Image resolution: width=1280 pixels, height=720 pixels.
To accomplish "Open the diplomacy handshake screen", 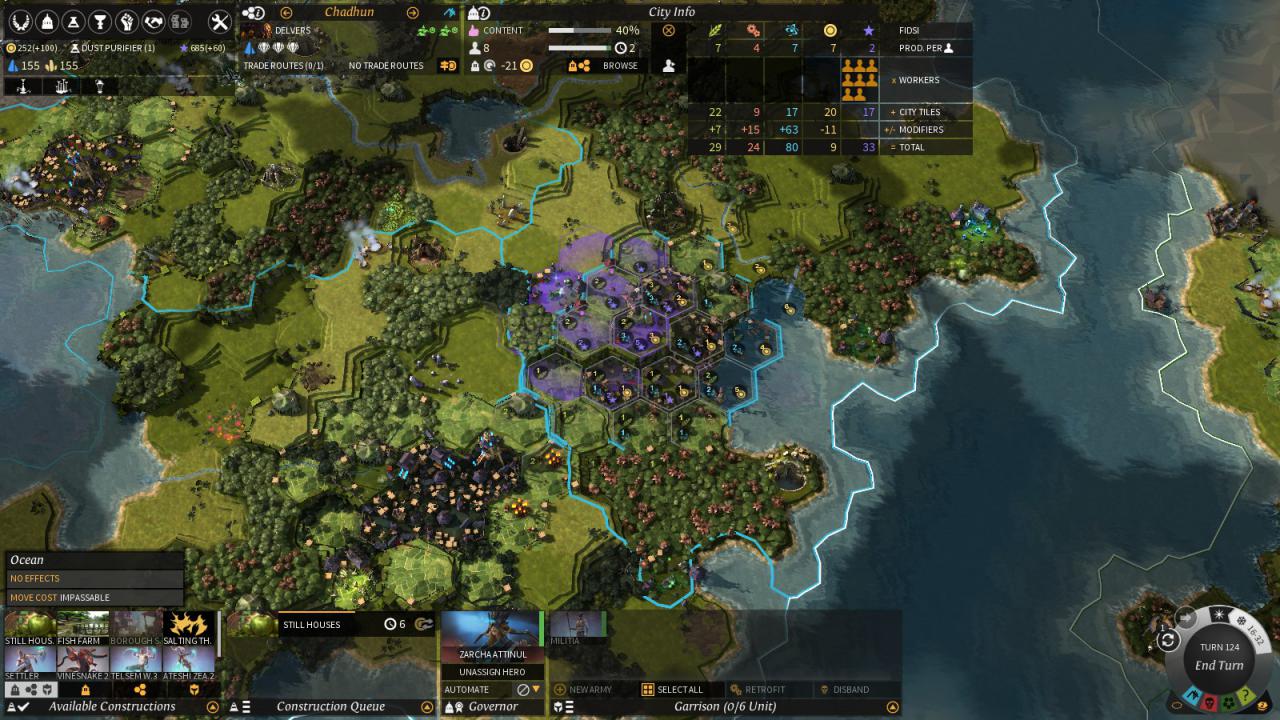I will pos(154,21).
